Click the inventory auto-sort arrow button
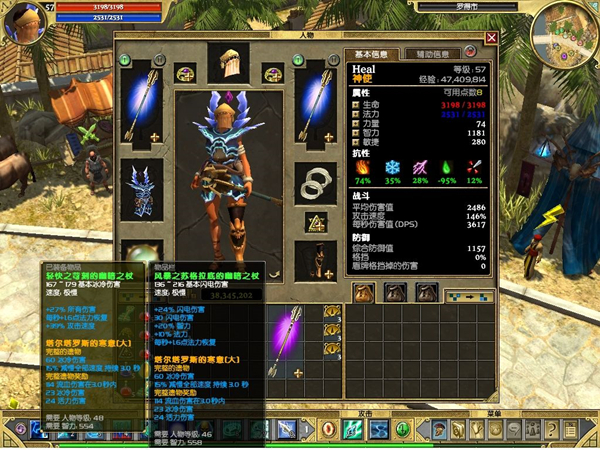The height and width of the screenshot is (450, 600). tap(469, 294)
